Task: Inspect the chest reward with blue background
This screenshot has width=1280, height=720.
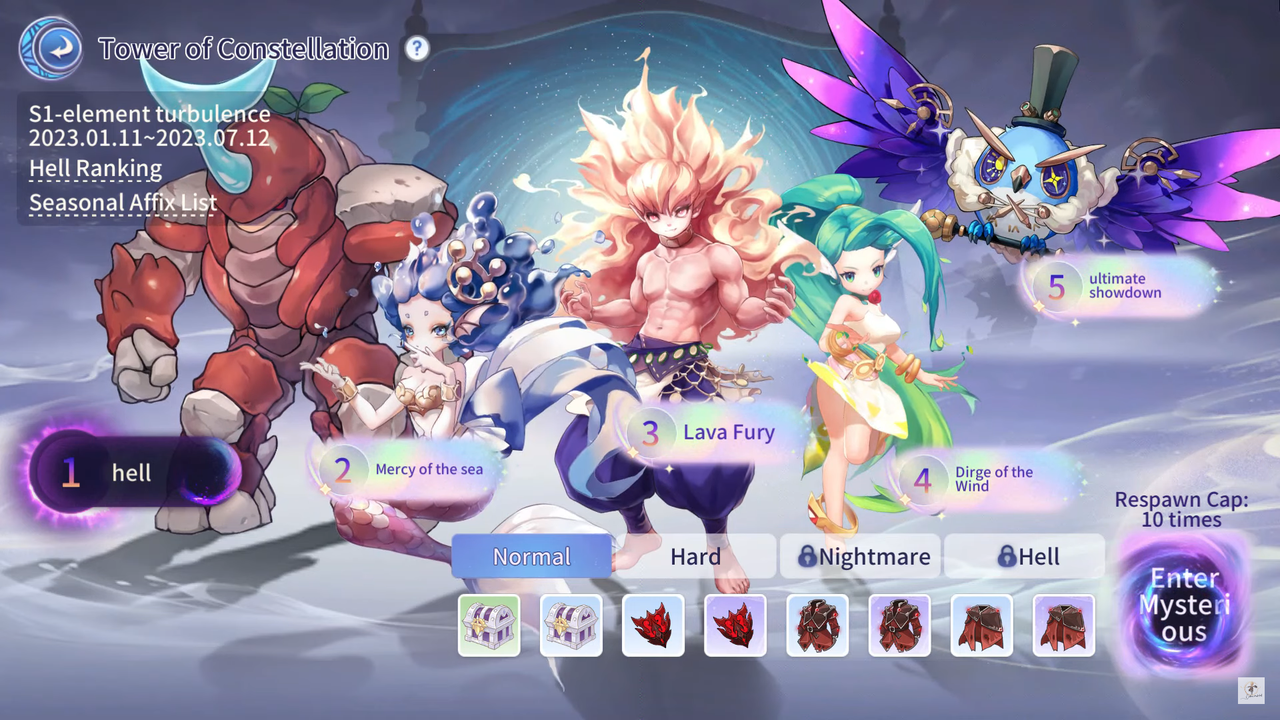Action: point(571,625)
